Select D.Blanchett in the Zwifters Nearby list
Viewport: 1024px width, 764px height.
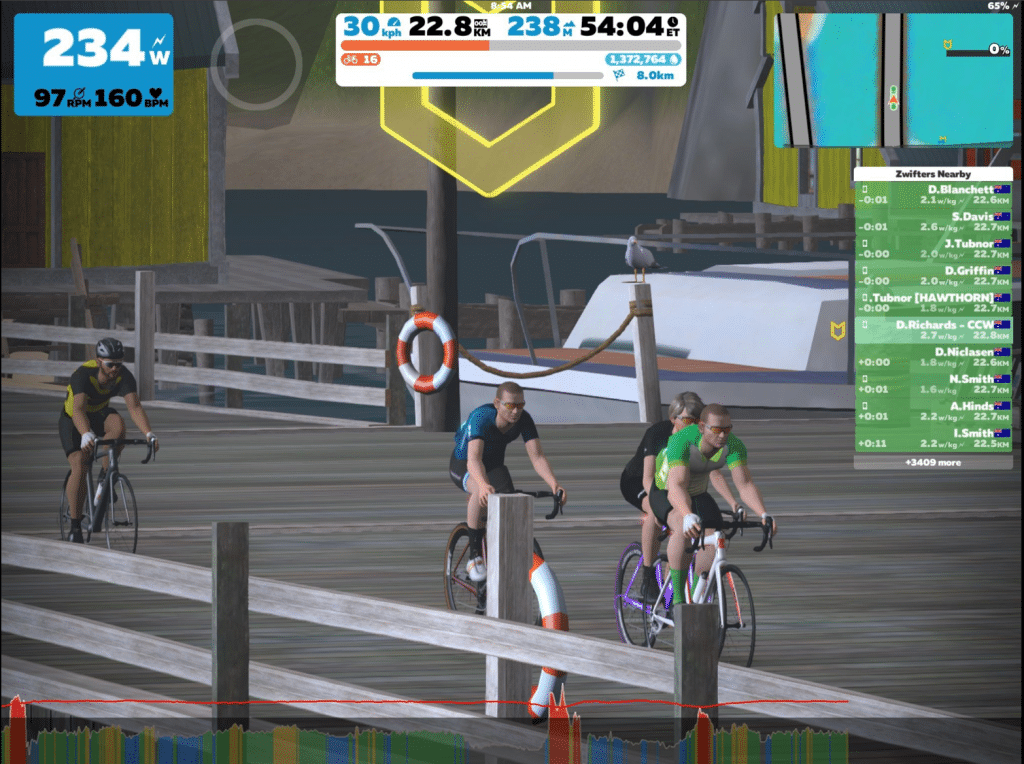pos(933,194)
